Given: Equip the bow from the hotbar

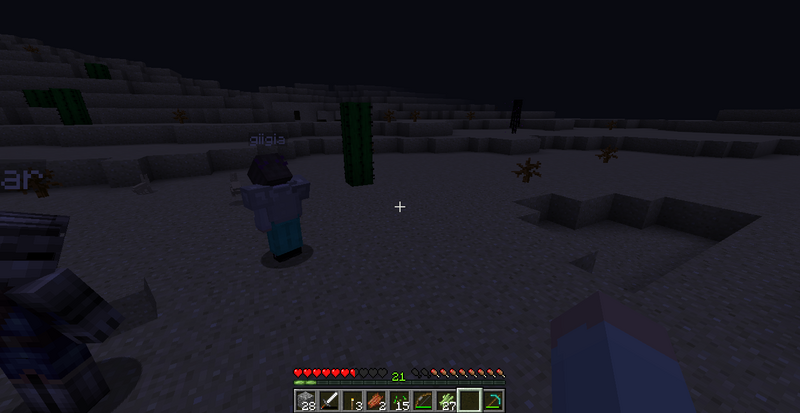Looking at the screenshot, I should coord(423,401).
